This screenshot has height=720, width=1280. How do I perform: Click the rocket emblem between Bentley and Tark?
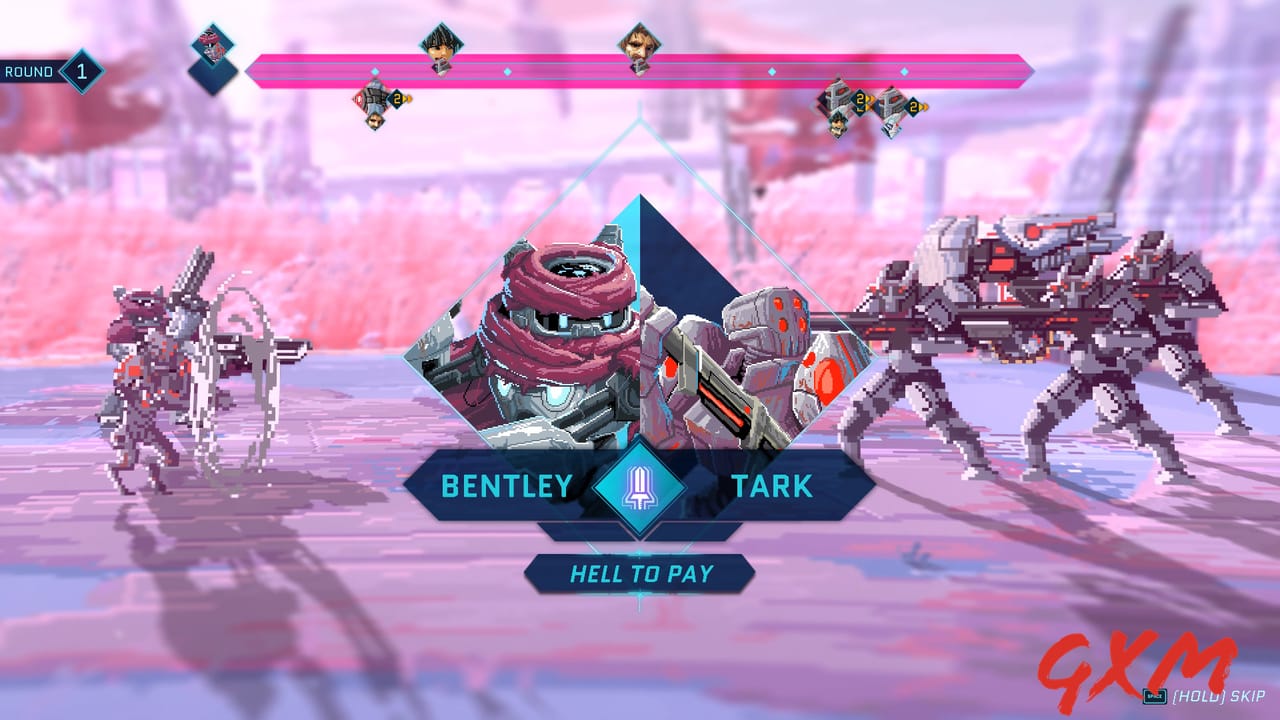point(638,487)
